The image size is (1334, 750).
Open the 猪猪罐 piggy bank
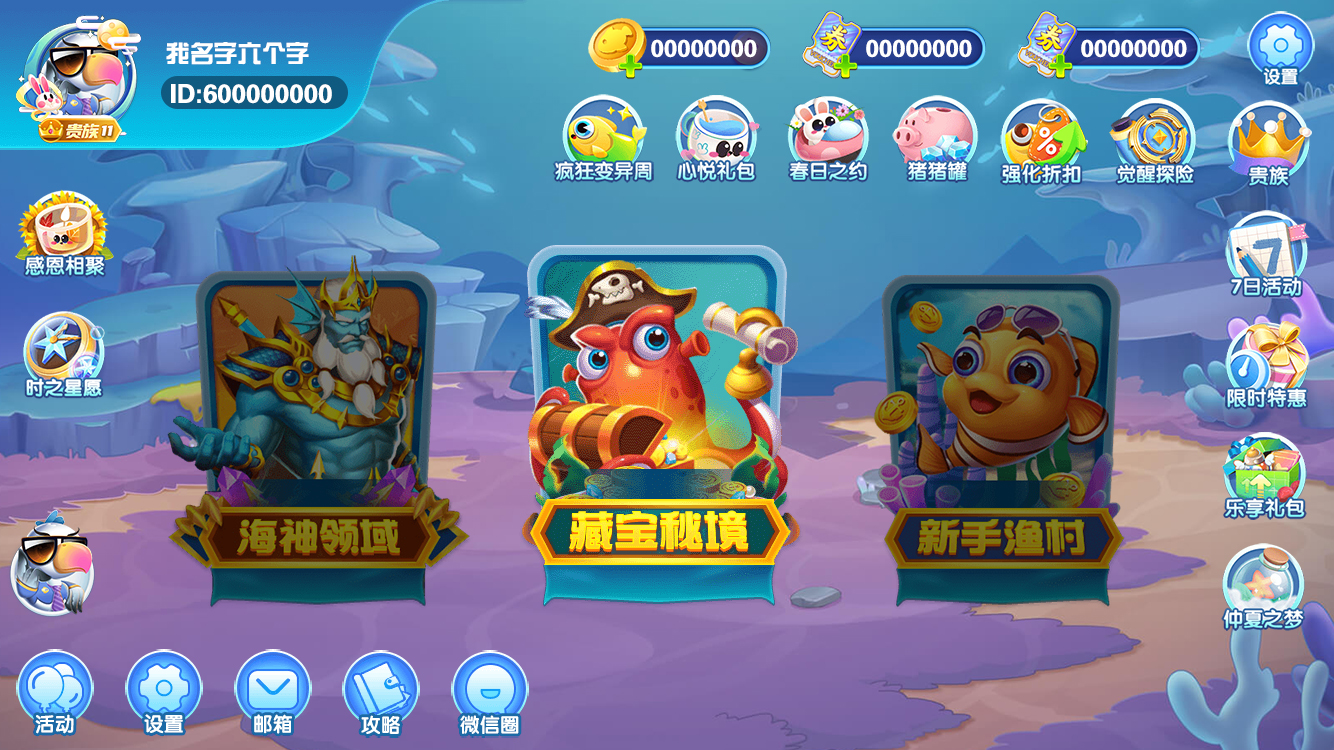tap(936, 140)
